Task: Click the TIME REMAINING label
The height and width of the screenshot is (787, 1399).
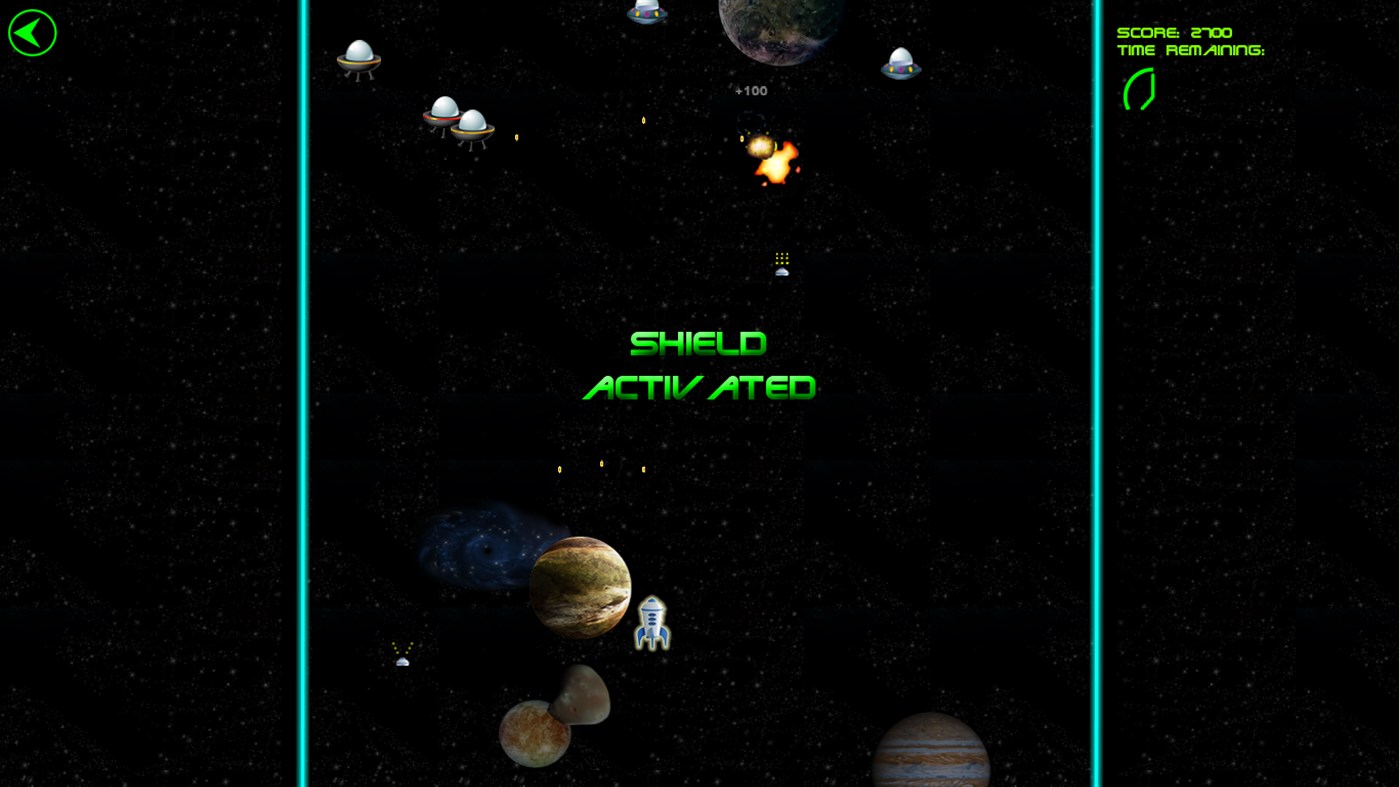Action: click(x=1190, y=48)
